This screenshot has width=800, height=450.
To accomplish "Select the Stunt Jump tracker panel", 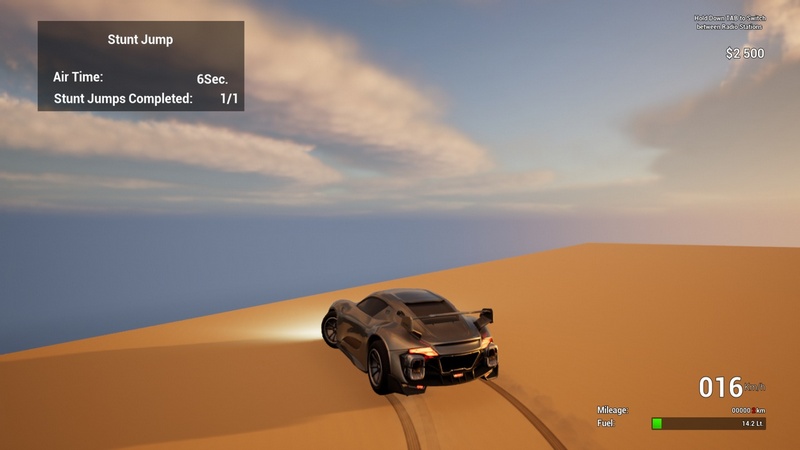I will 141,66.
